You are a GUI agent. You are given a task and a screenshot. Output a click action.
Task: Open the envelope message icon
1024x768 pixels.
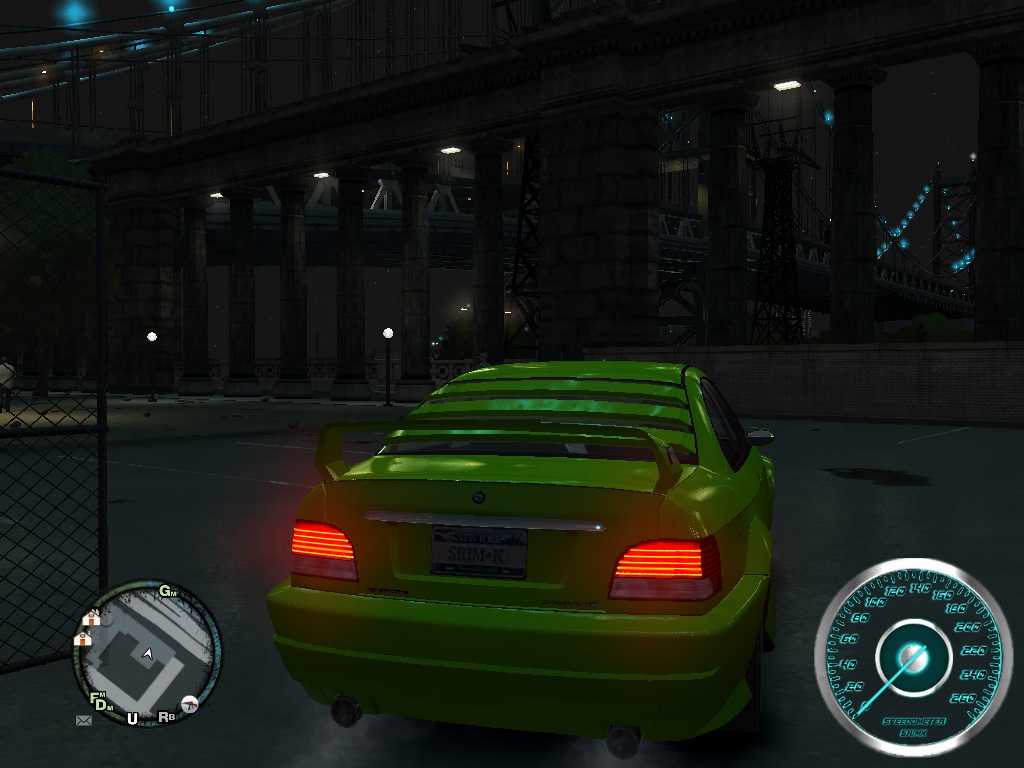coord(83,719)
